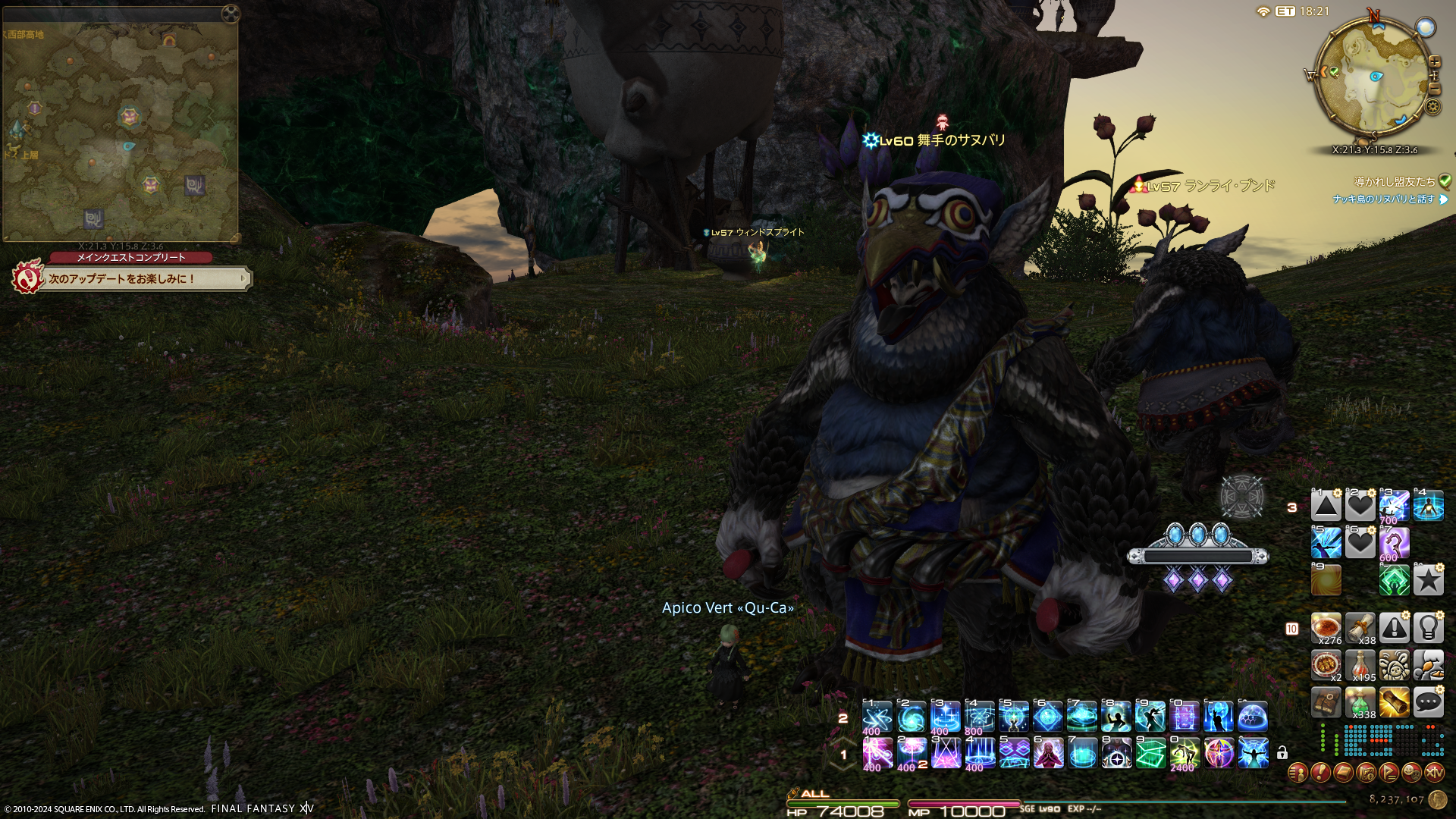Viewport: 1456px width, 819px height.
Task: Toggle the hotbar padlock icon
Action: point(1282,752)
